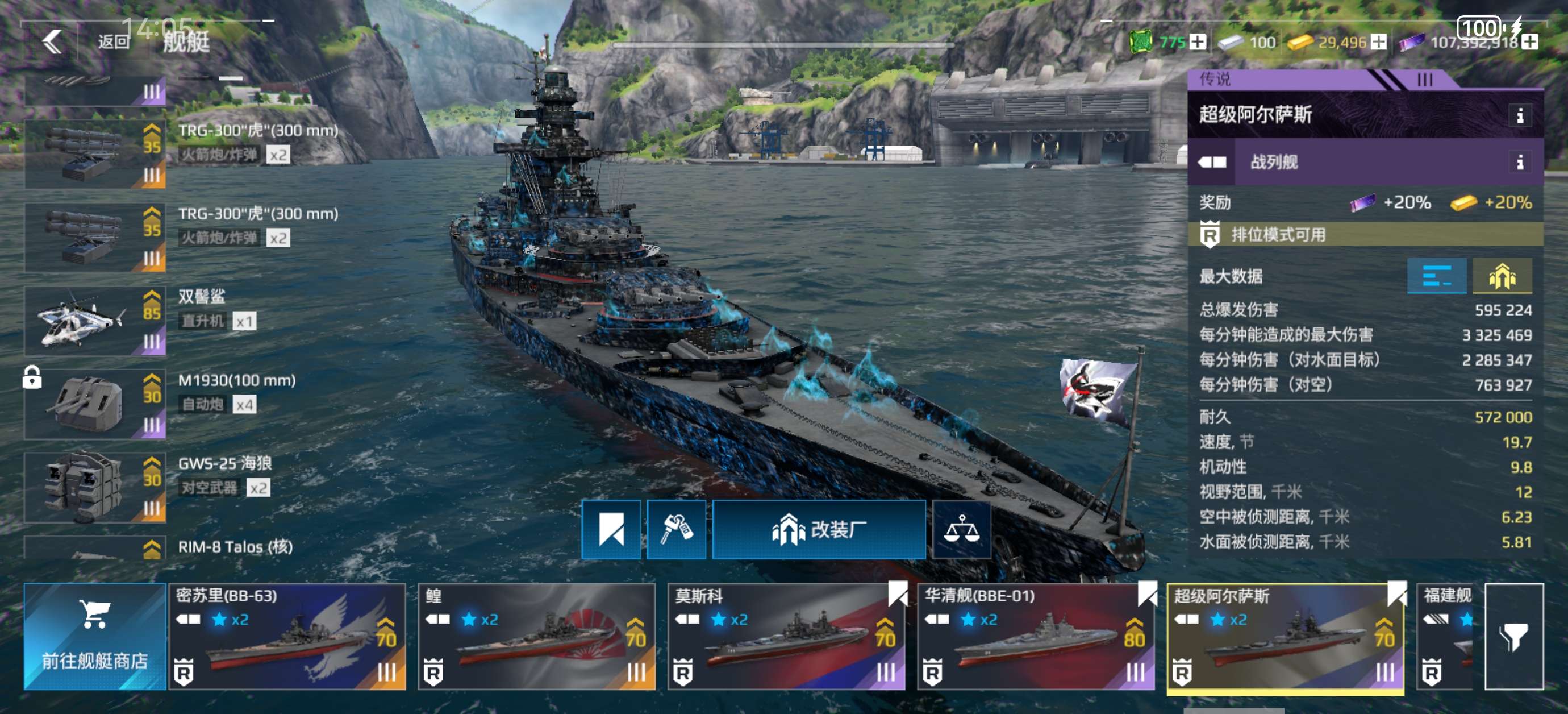Show info for 超级阿尔萨斯 ship name
The image size is (1568, 714).
(1519, 115)
